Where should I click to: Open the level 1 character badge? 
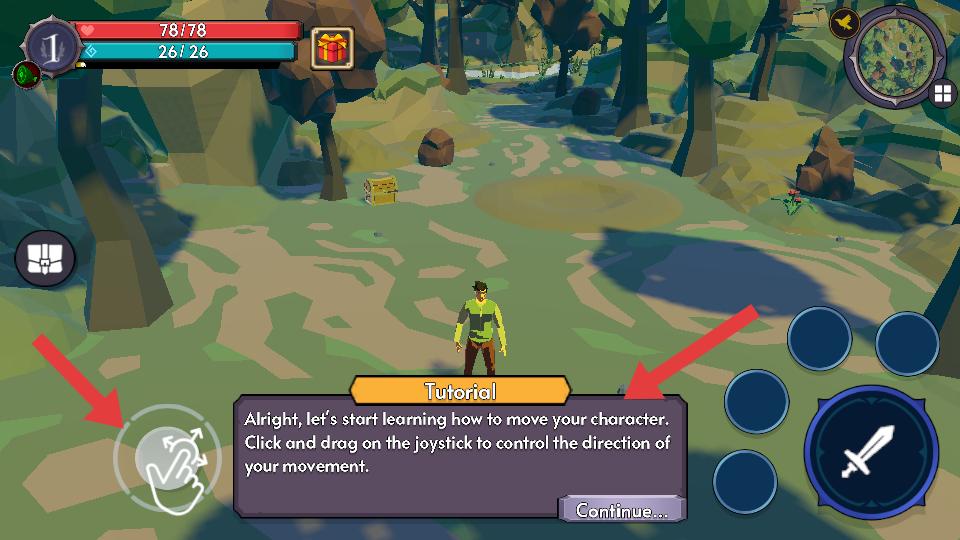point(46,44)
